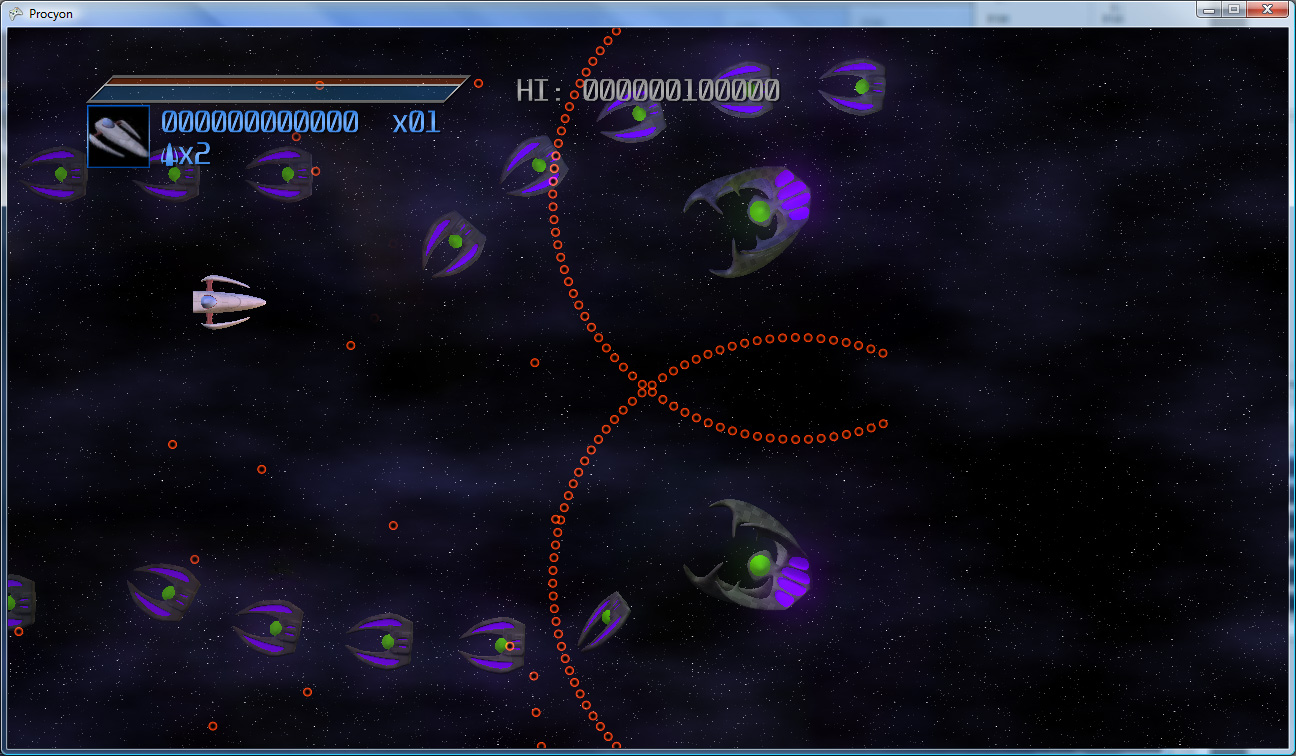Click the player ship portrait icon
This screenshot has width=1296, height=756.
[x=118, y=135]
